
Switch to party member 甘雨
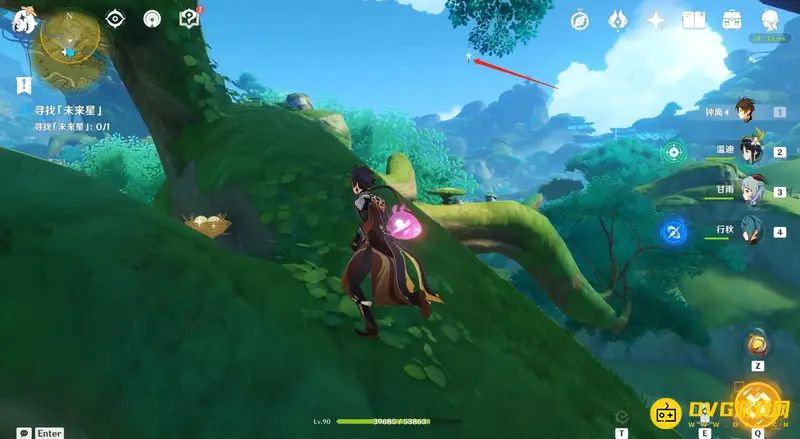(x=751, y=192)
